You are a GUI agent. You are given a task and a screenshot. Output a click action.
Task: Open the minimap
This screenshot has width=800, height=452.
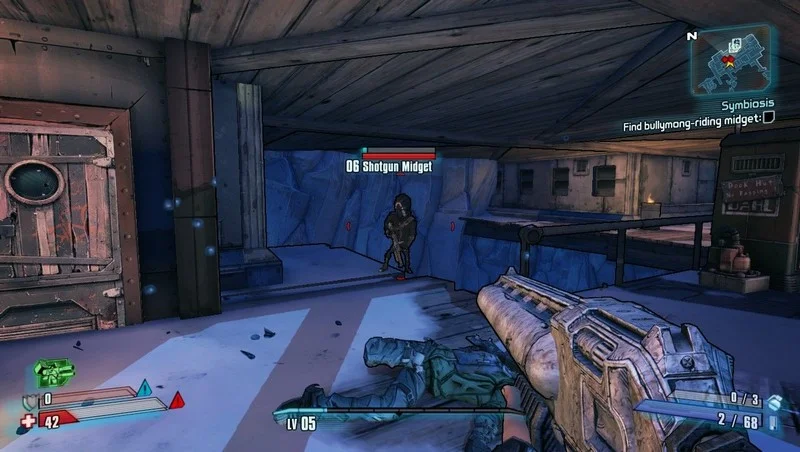[735, 59]
